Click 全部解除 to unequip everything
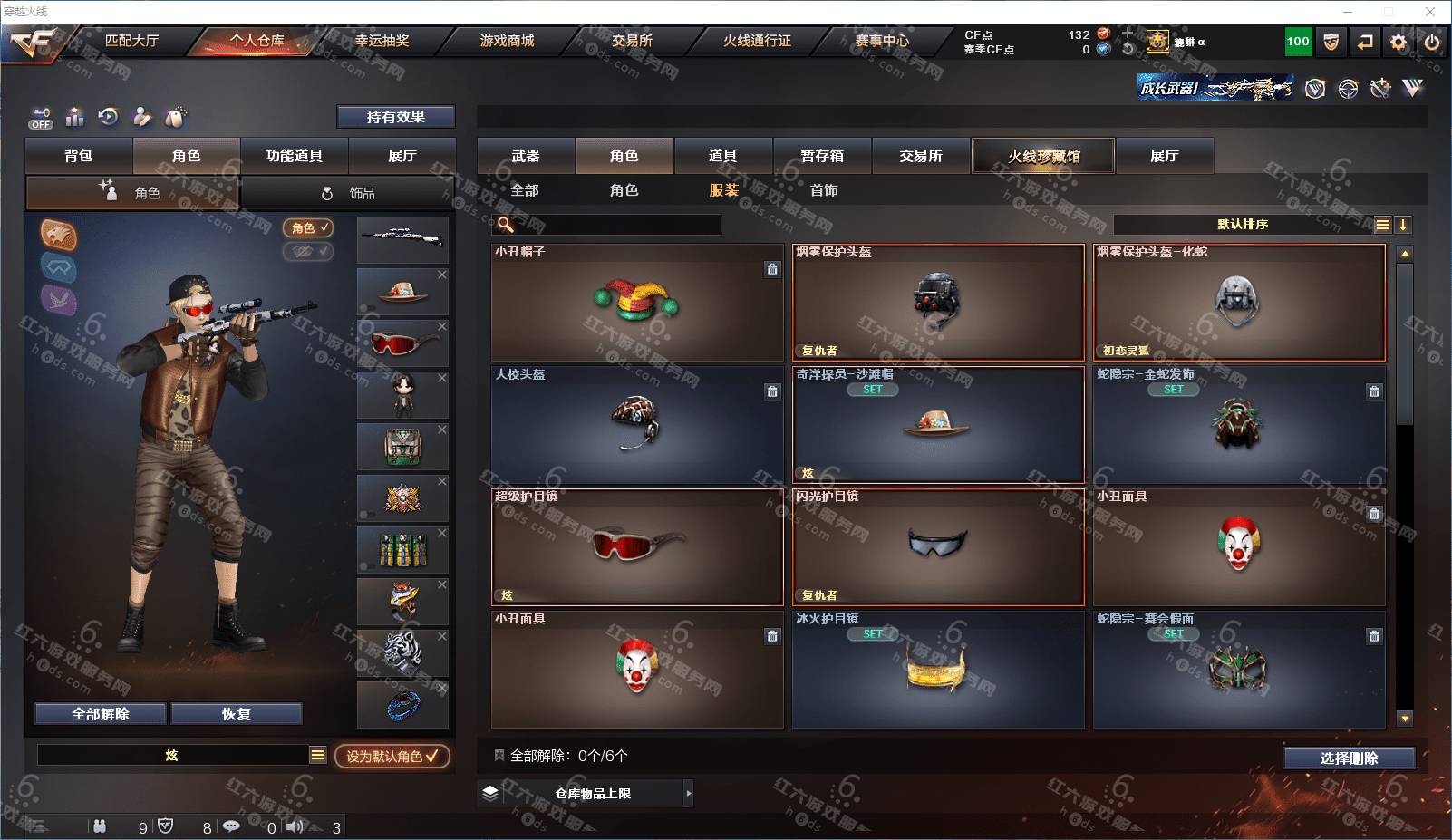The height and width of the screenshot is (840, 1452). coord(101,714)
